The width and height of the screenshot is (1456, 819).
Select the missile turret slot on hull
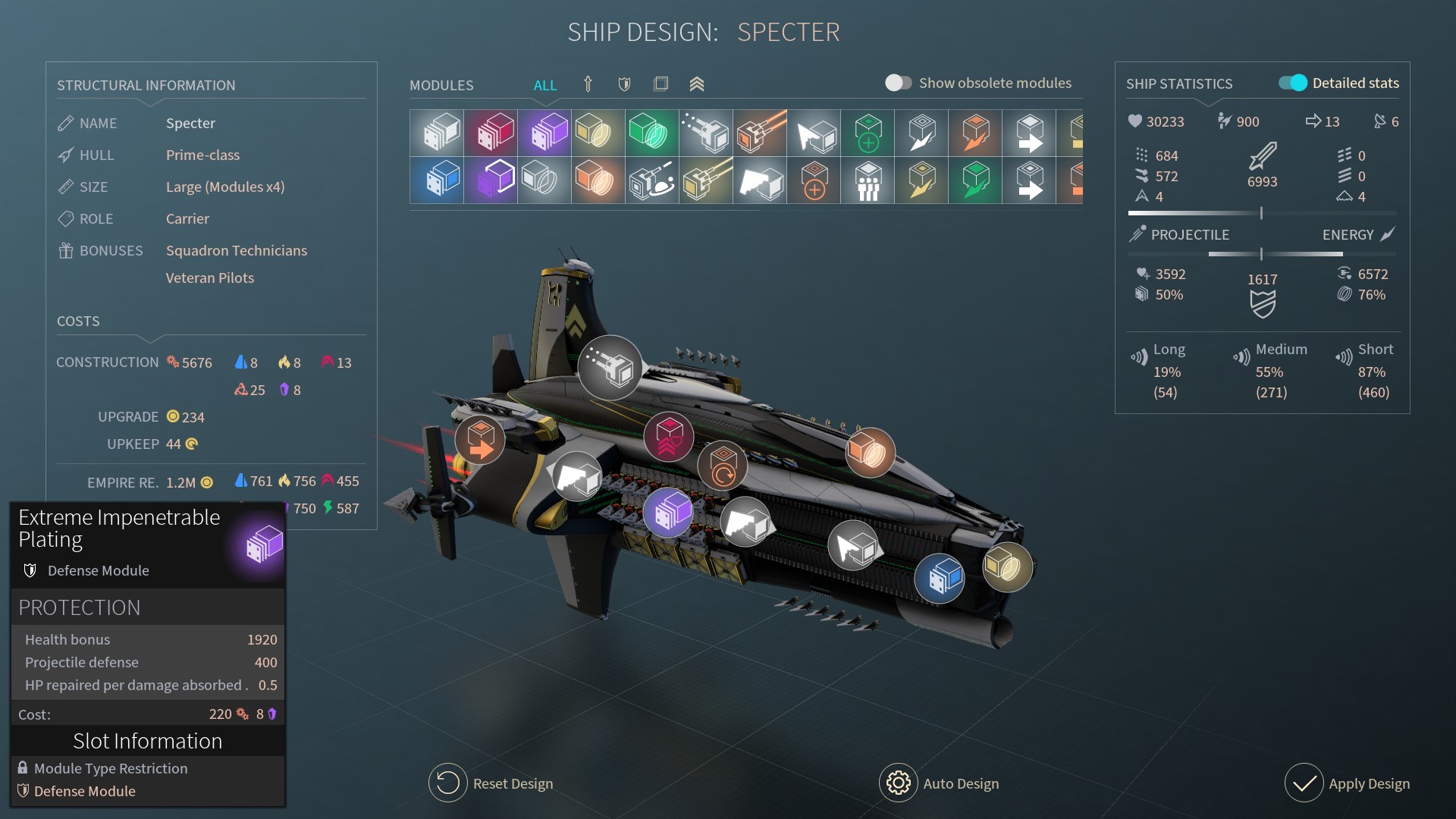point(610,367)
